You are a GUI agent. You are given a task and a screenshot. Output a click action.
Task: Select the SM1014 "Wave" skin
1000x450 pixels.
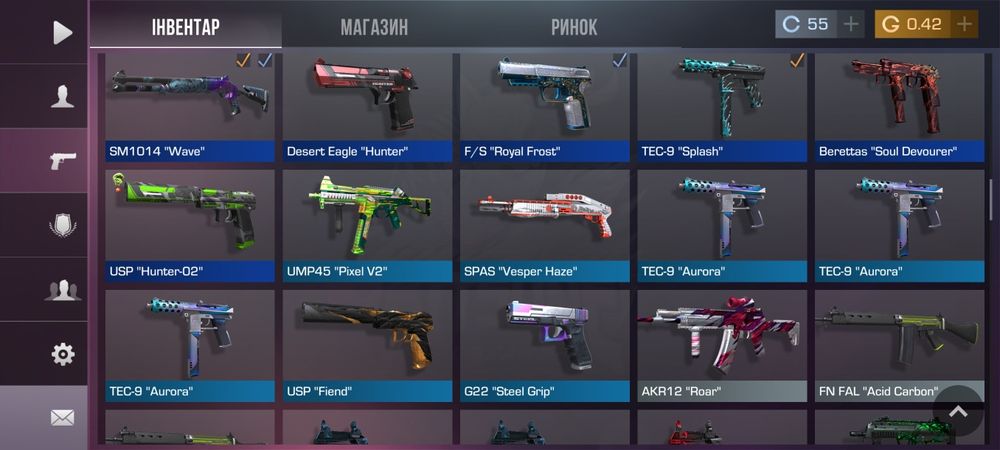tap(190, 105)
